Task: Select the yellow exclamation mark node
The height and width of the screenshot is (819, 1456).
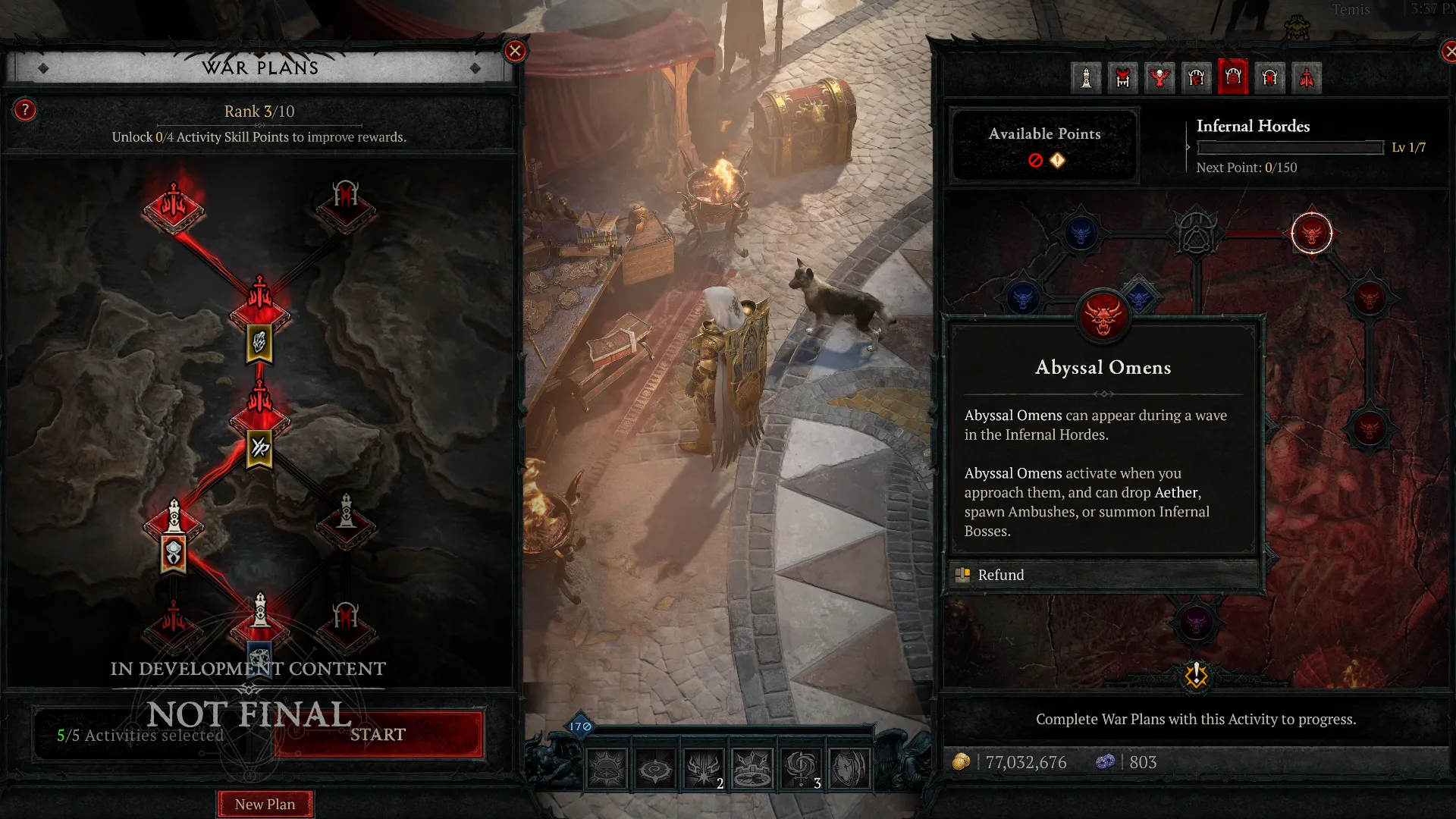Action: 1196,674
